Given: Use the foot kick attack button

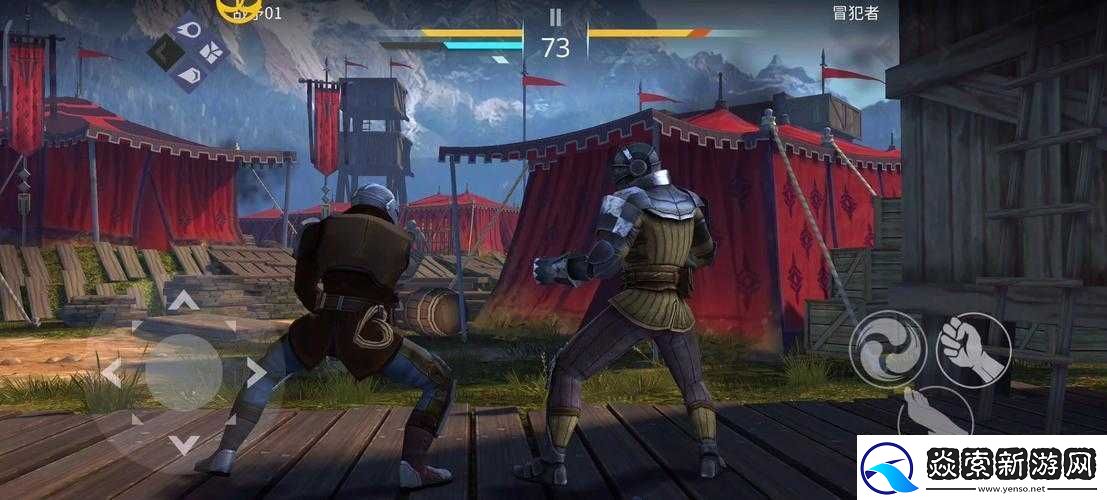Looking at the screenshot, I should pos(934,410).
